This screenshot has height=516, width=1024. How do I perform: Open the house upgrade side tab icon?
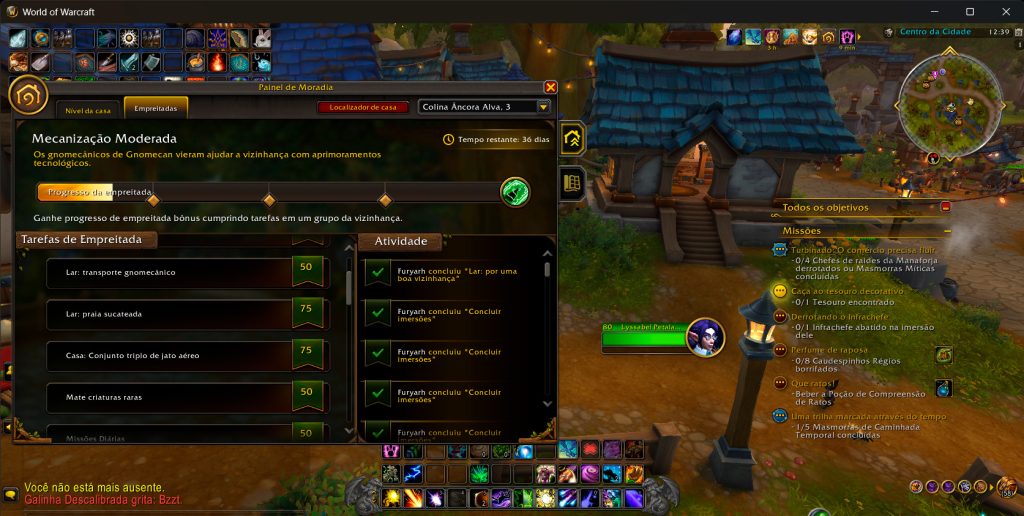tap(573, 140)
